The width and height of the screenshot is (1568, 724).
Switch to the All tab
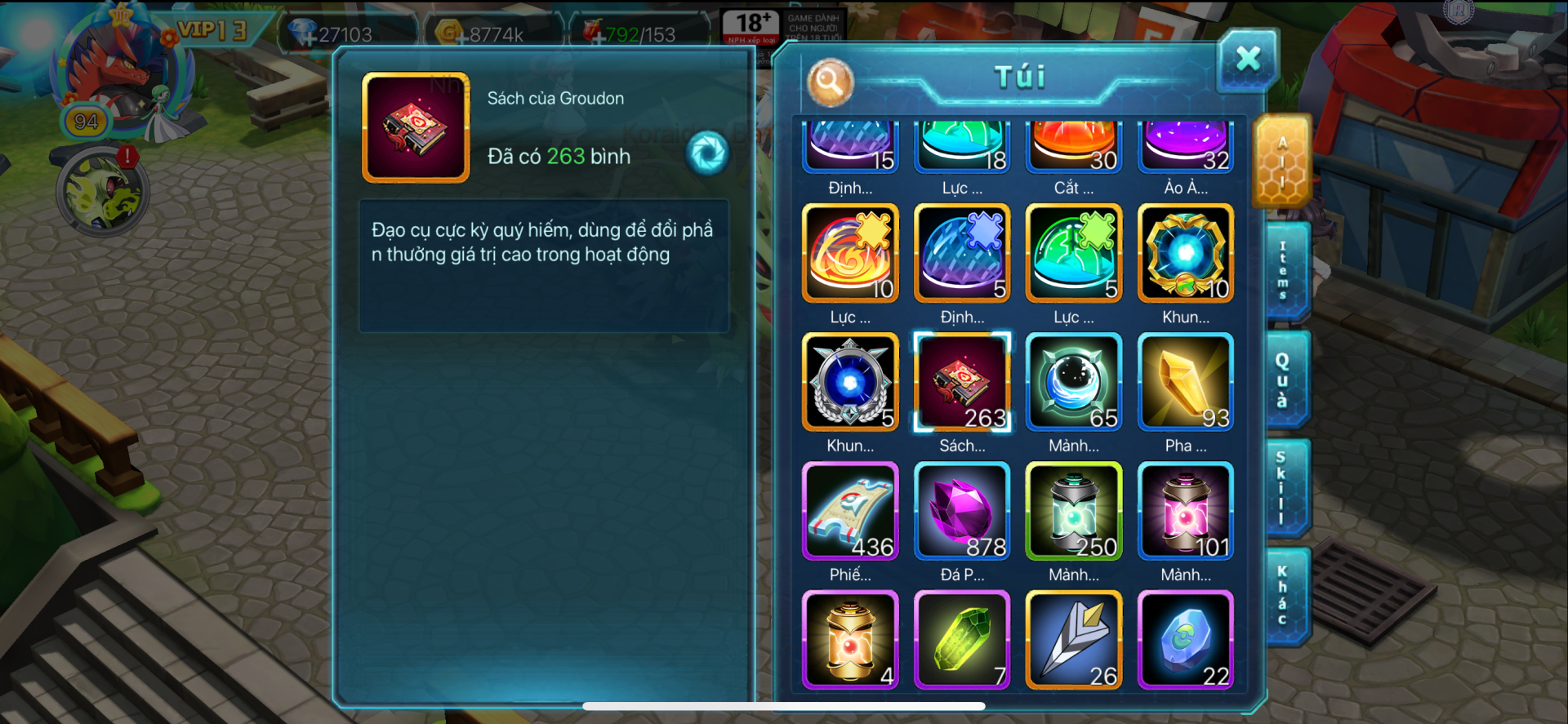pyautogui.click(x=1282, y=161)
